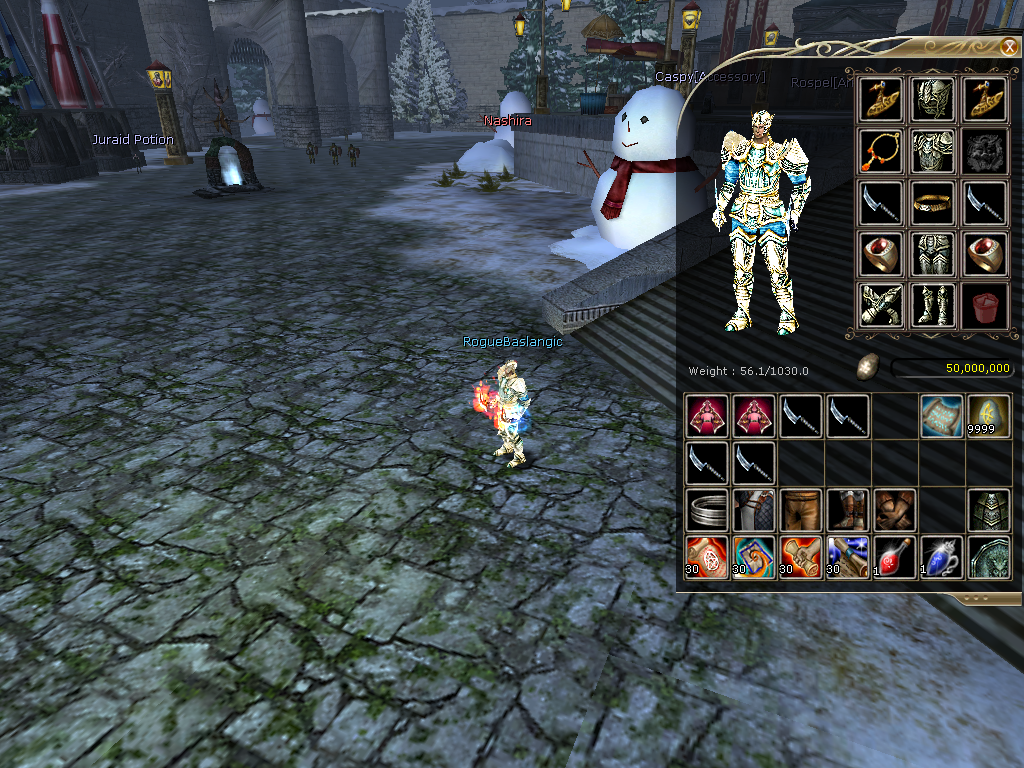Image resolution: width=1024 pixels, height=768 pixels.
Task: Use the red health potion
Action: [894, 557]
